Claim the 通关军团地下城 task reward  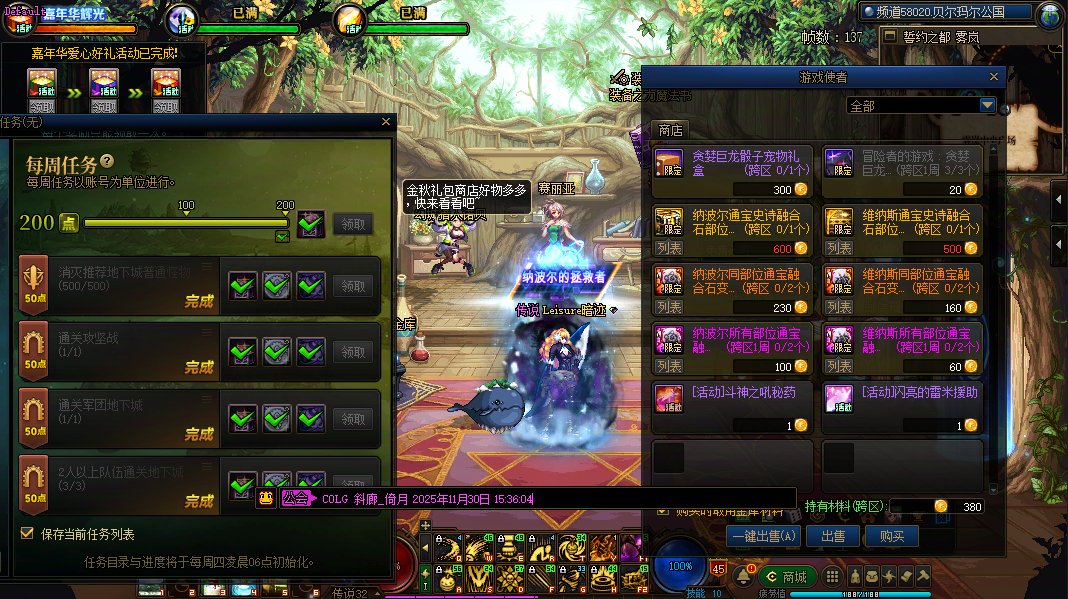pyautogui.click(x=354, y=419)
